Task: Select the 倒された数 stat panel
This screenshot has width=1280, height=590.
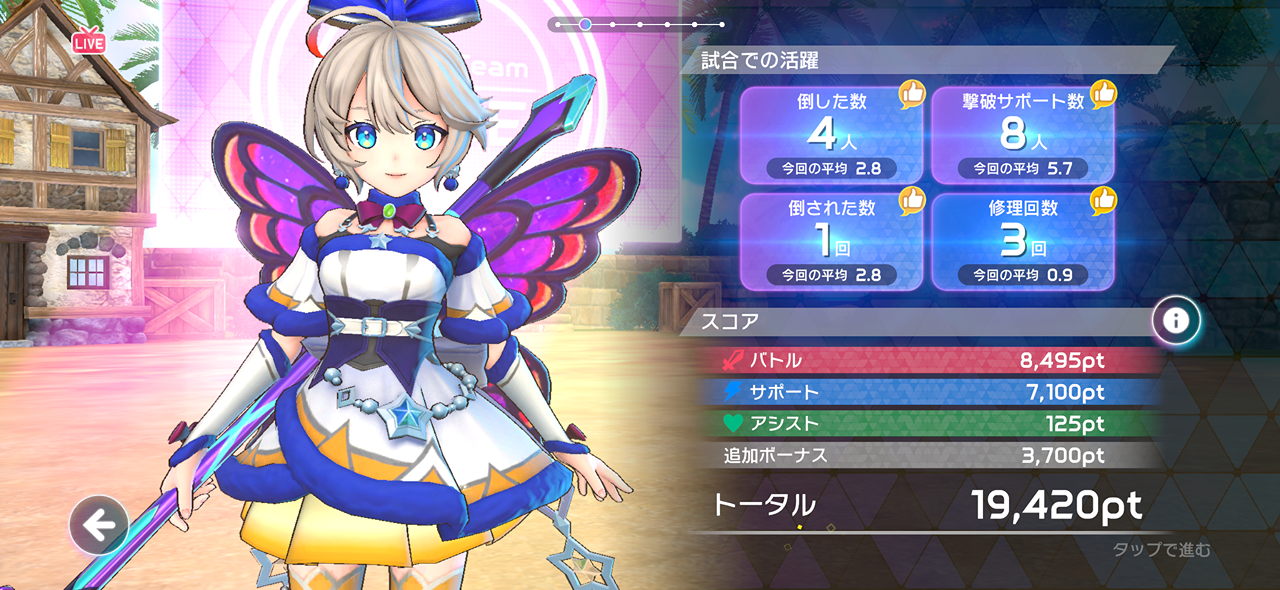Action: pos(831,241)
